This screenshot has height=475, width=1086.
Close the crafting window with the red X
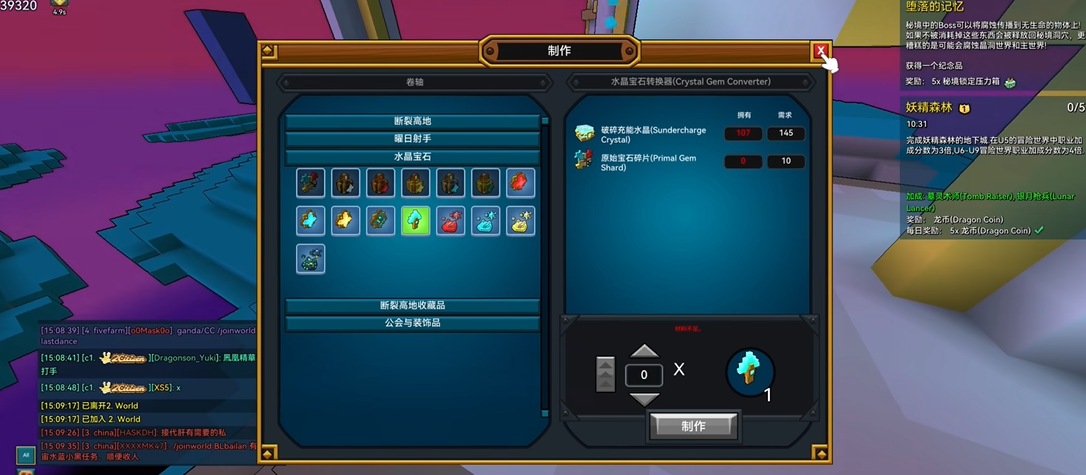(821, 51)
